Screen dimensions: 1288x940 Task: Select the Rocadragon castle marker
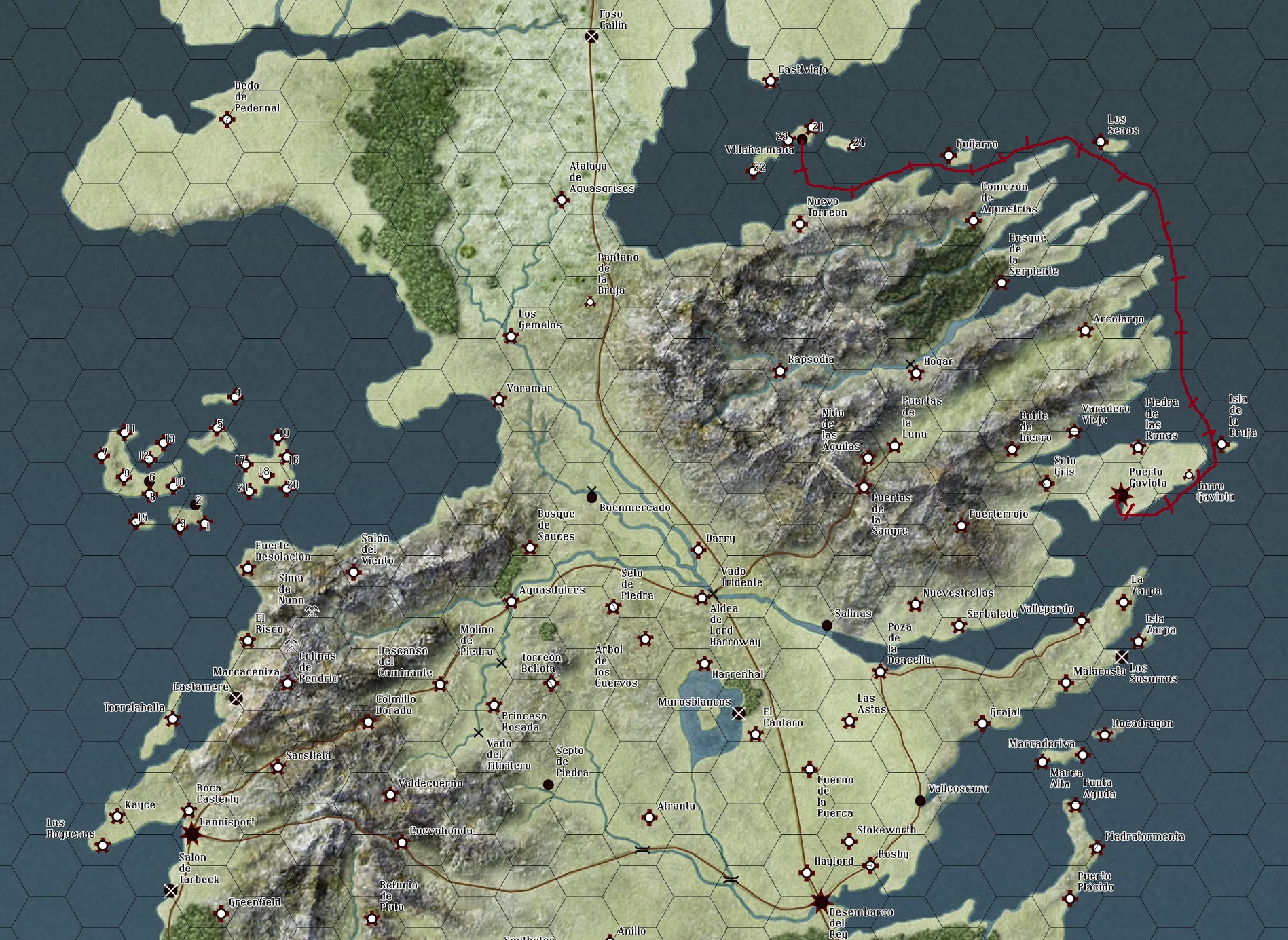1105,735
